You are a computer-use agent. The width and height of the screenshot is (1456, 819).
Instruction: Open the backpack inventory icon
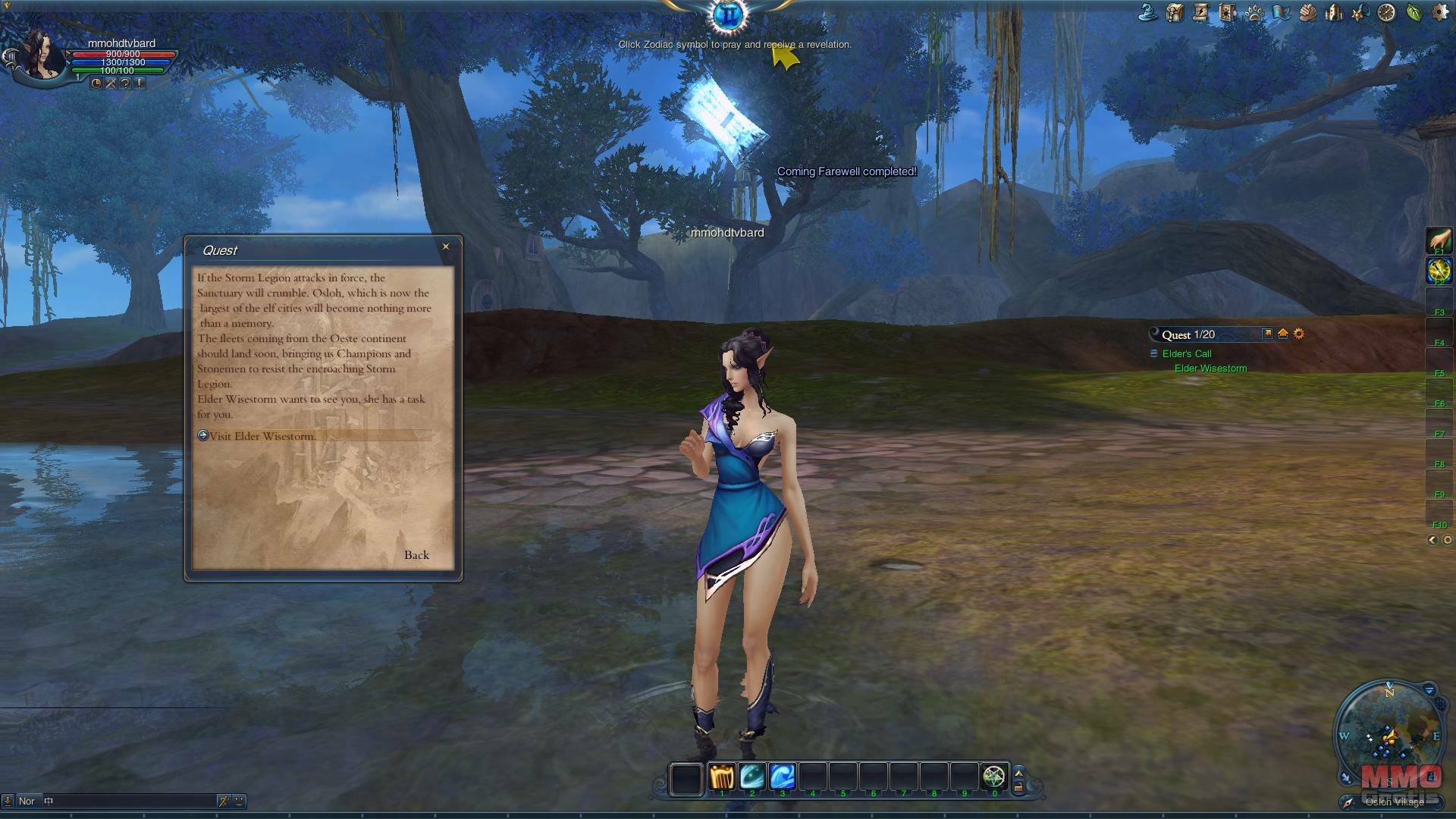(1175, 12)
